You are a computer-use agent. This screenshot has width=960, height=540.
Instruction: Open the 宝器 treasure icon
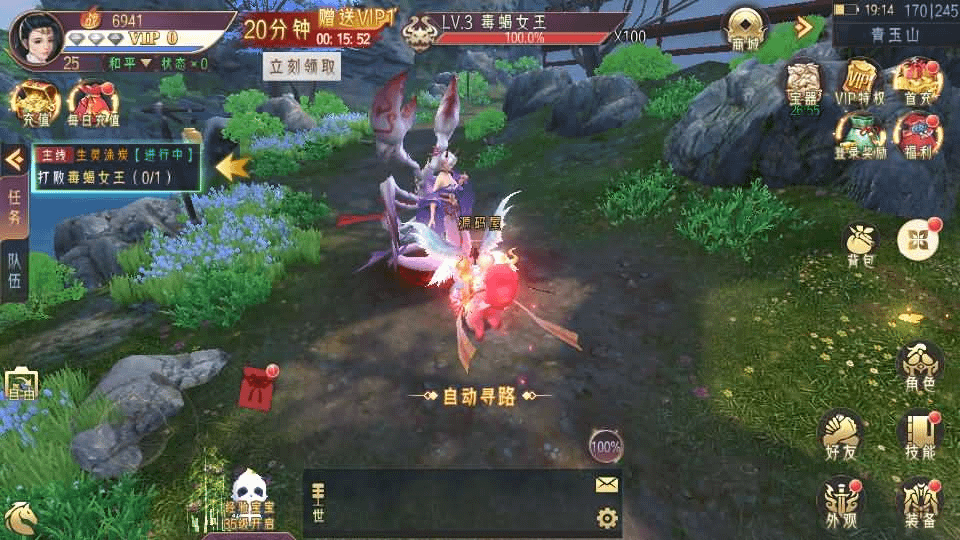pos(803,84)
